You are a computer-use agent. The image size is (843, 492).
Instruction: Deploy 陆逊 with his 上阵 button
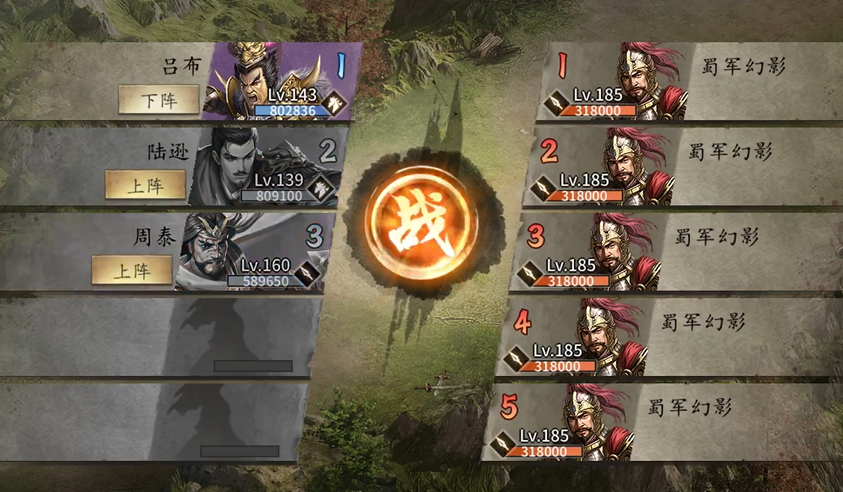tap(145, 184)
